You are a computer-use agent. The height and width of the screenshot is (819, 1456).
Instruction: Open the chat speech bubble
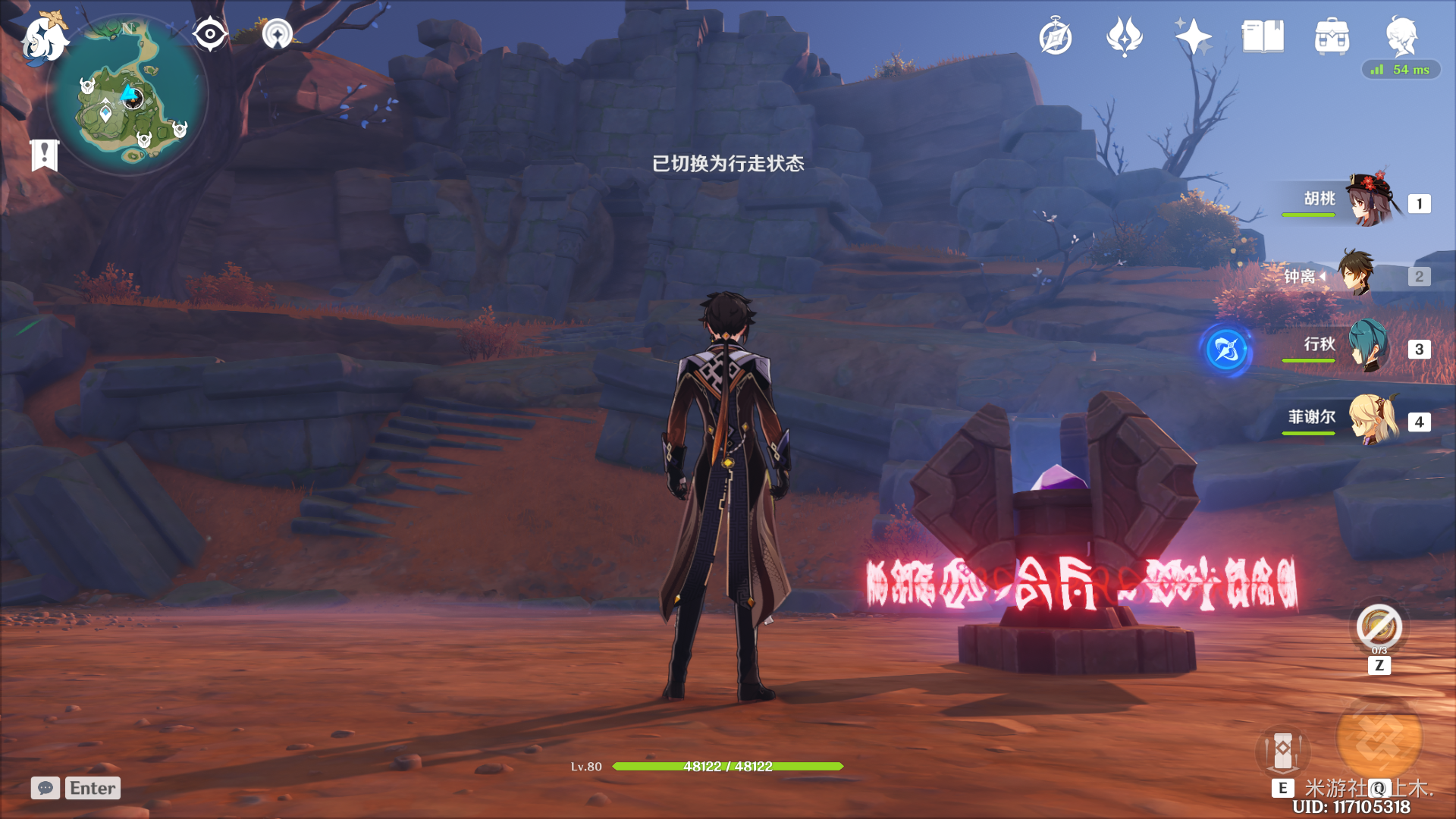(x=45, y=788)
